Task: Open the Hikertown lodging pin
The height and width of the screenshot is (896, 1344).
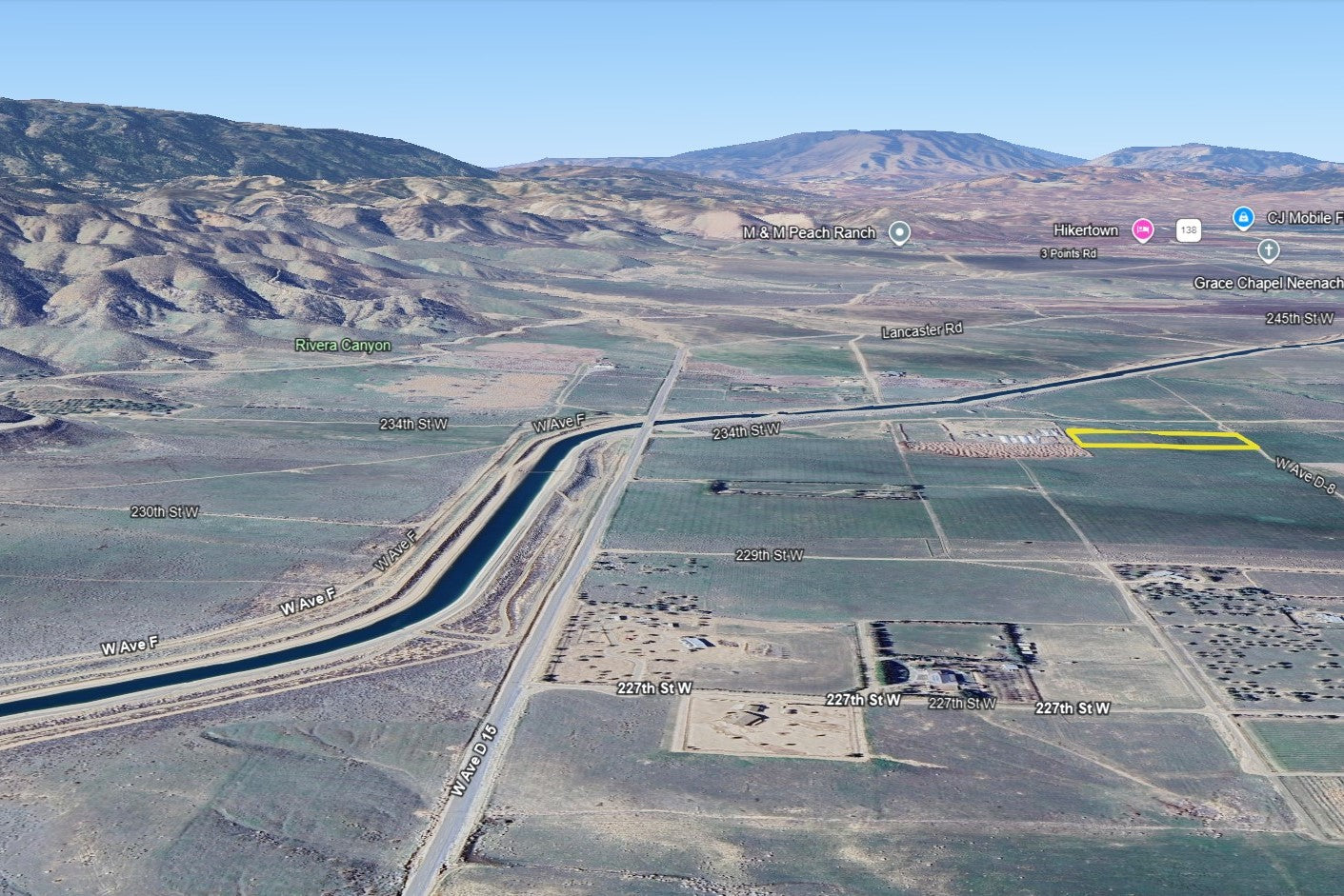Action: (x=1142, y=229)
